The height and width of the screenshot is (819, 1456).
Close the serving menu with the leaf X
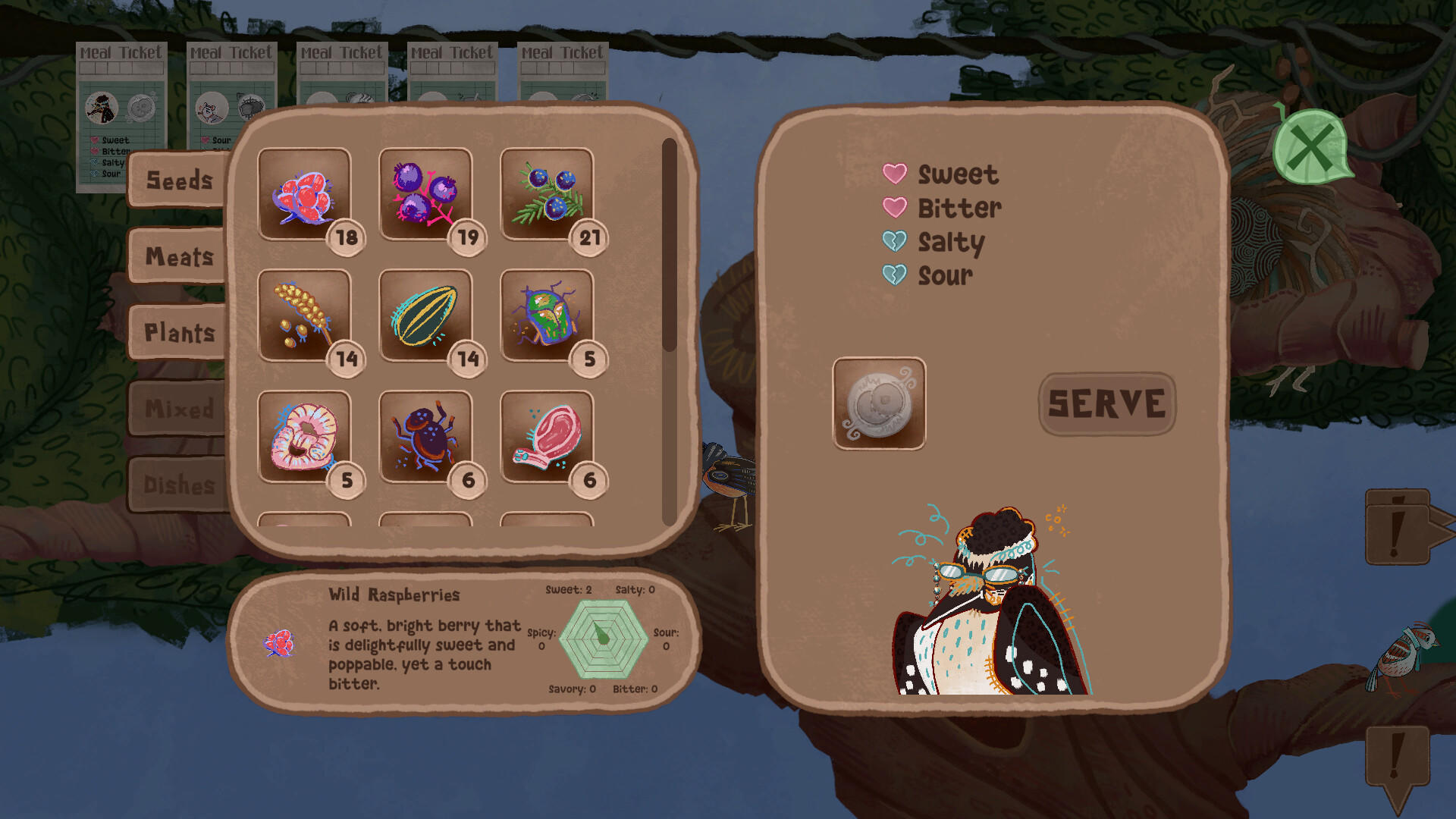[x=1310, y=147]
